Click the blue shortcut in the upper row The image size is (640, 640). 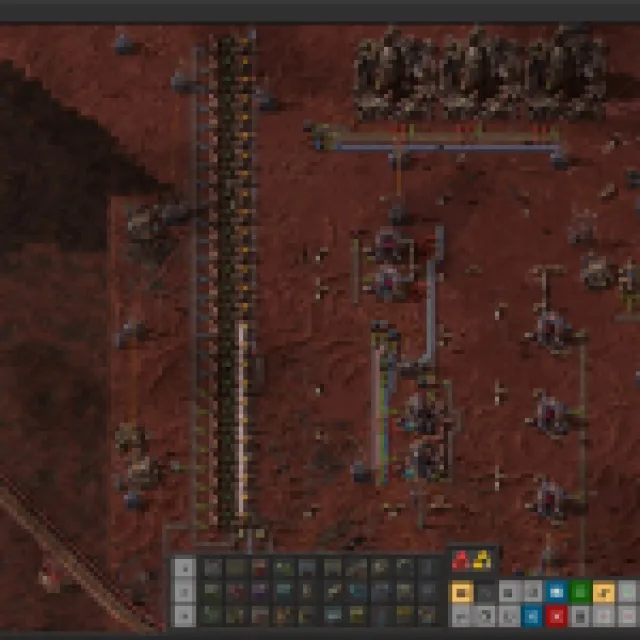click(556, 592)
